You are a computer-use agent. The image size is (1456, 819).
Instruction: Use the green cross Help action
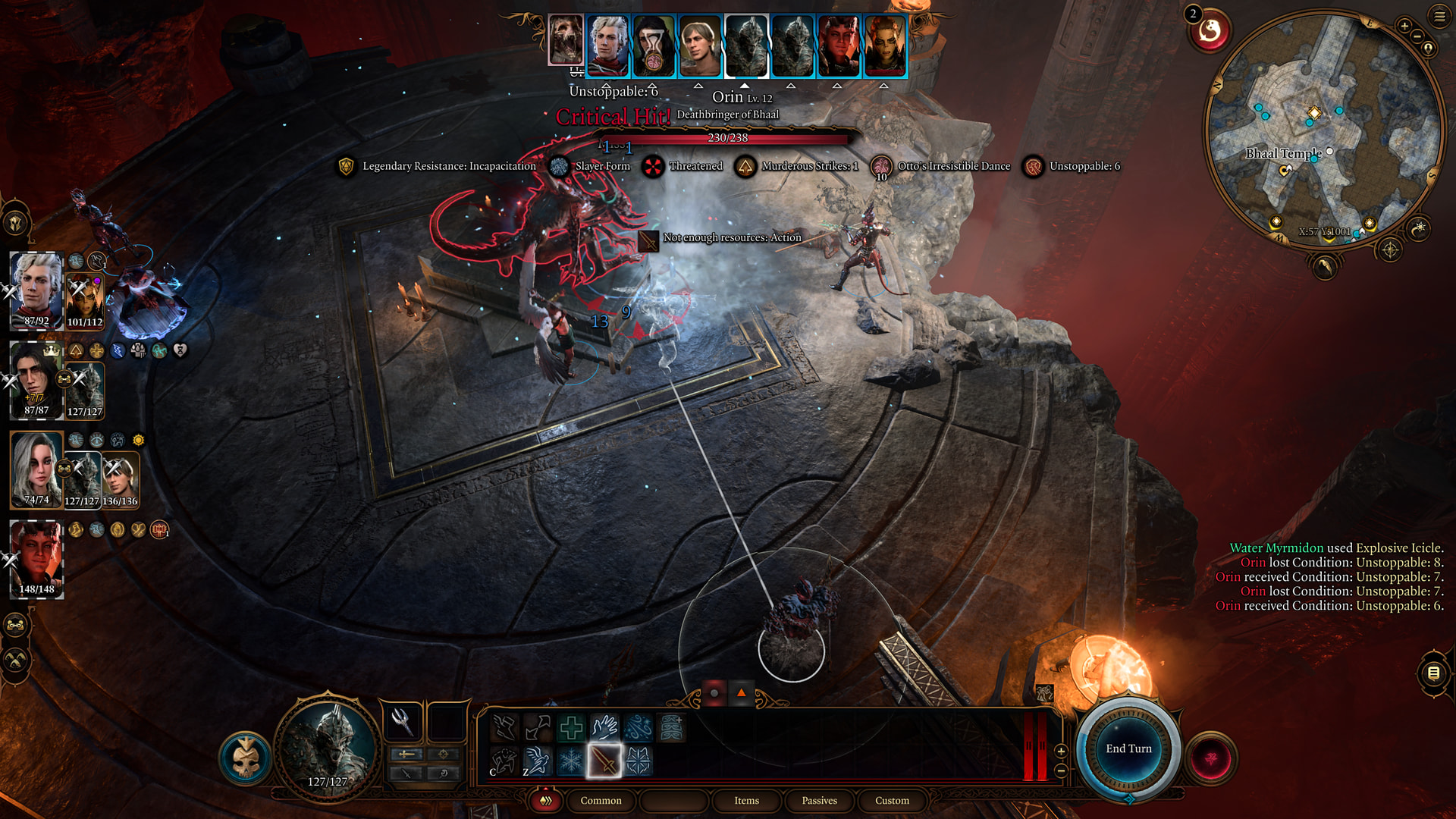tap(570, 728)
